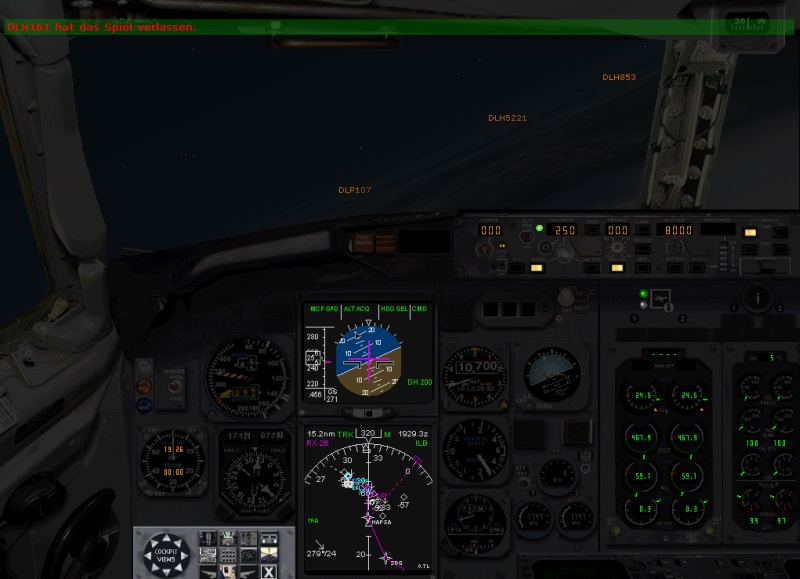
Task: Close the cockpit views panel with X
Action: pos(268,571)
